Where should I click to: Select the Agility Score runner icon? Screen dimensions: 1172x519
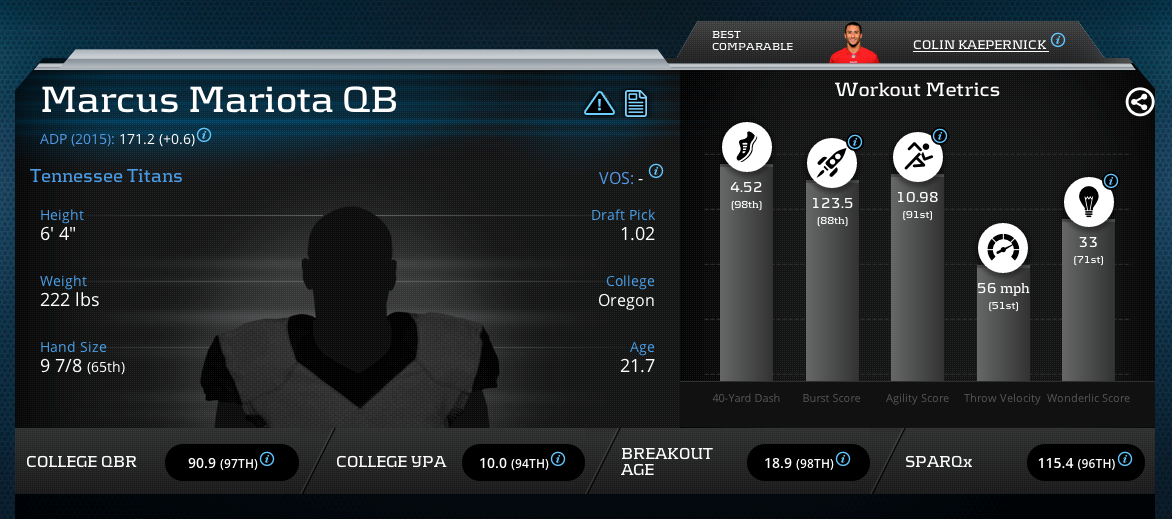click(x=917, y=155)
